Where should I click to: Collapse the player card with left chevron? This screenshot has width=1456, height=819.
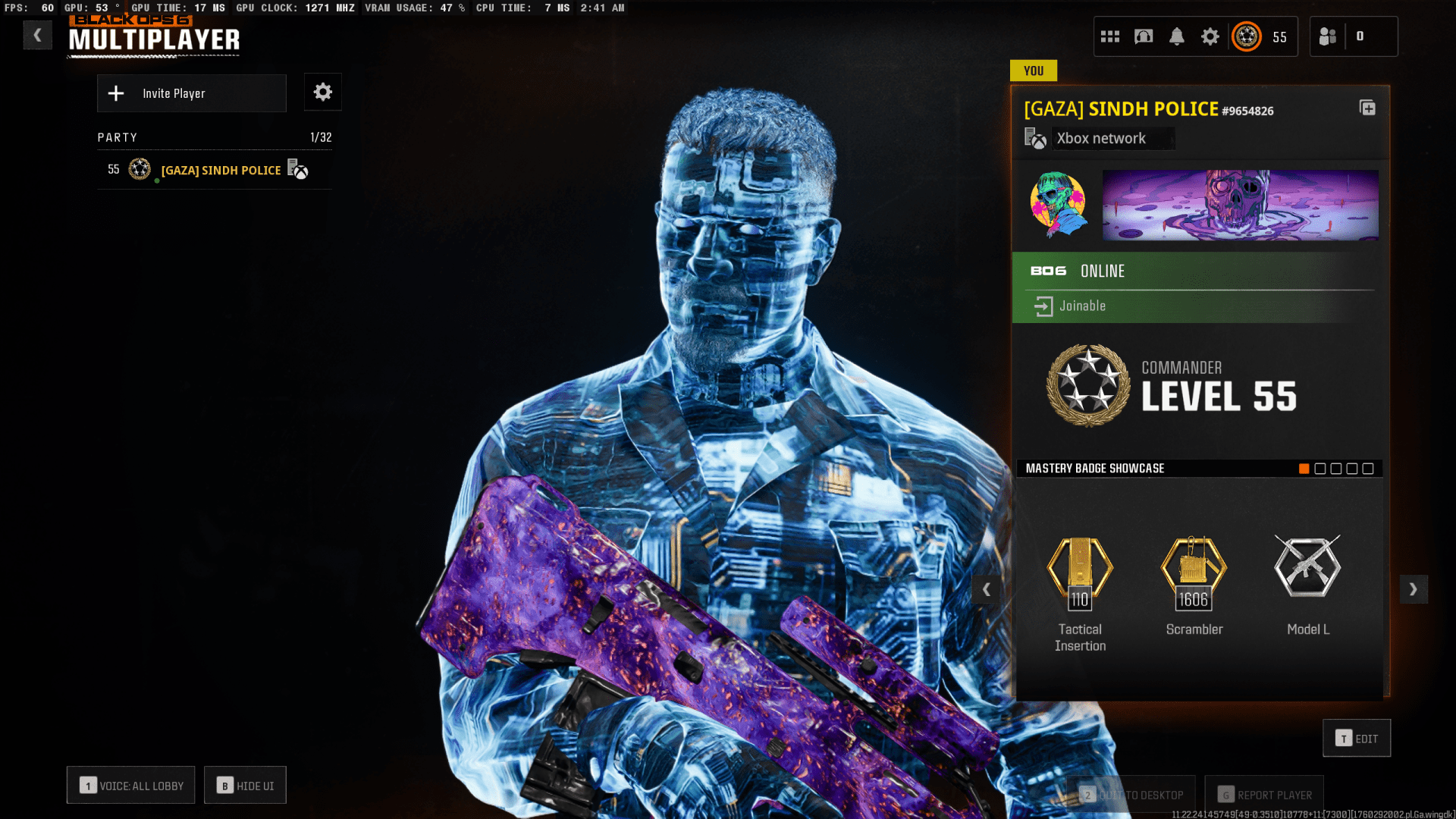tap(987, 589)
